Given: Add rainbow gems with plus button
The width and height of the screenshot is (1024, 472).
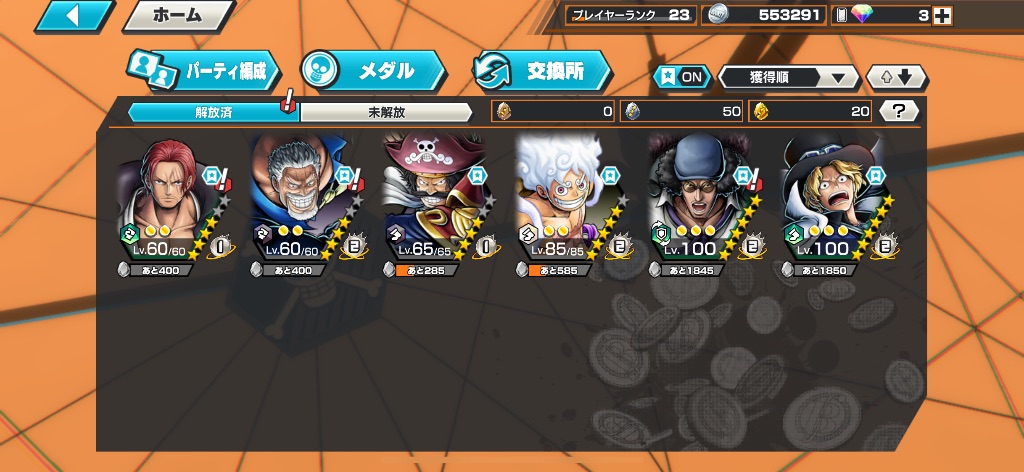Looking at the screenshot, I should click(x=940, y=15).
